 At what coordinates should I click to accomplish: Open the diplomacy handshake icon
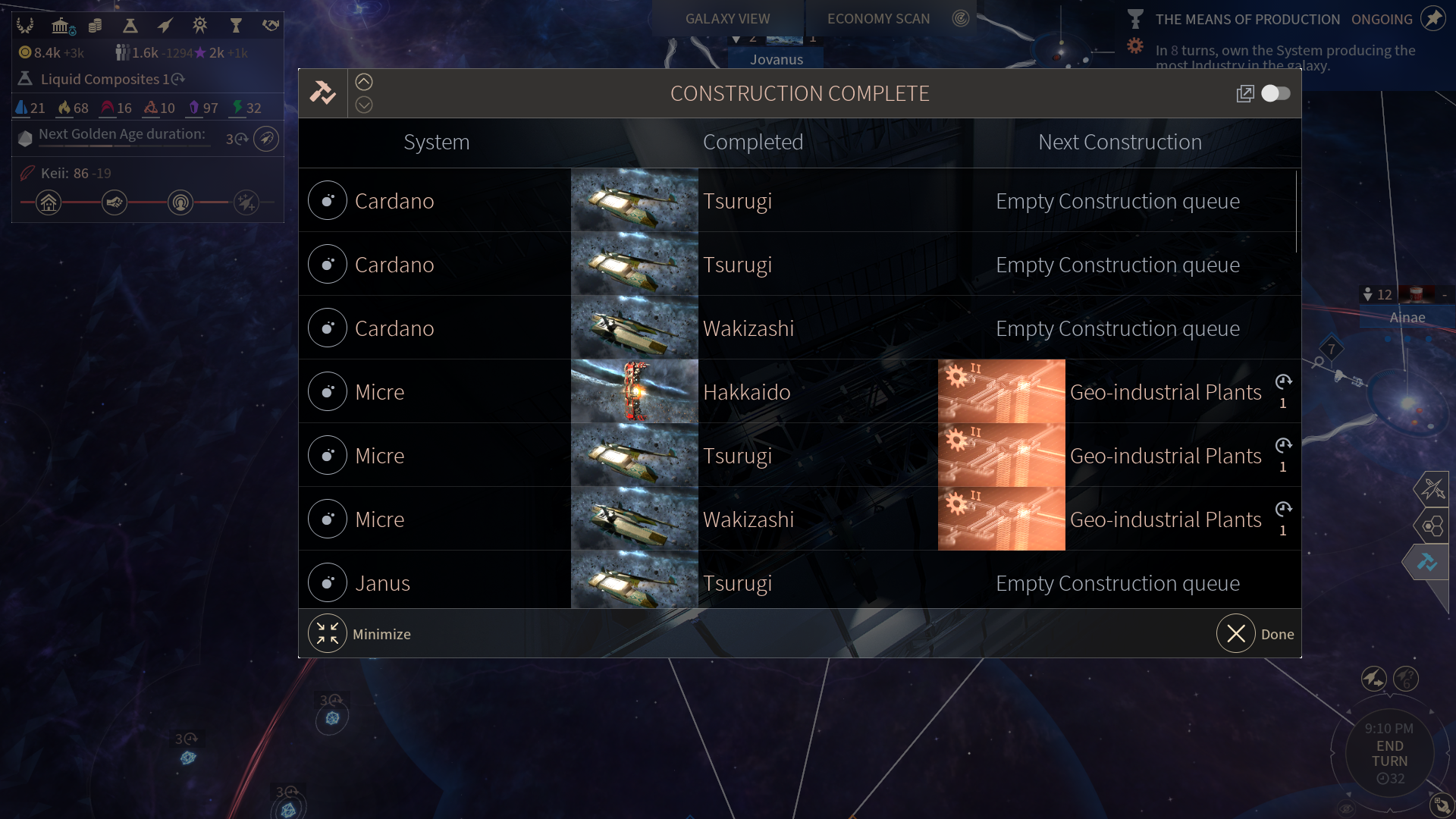(271, 26)
